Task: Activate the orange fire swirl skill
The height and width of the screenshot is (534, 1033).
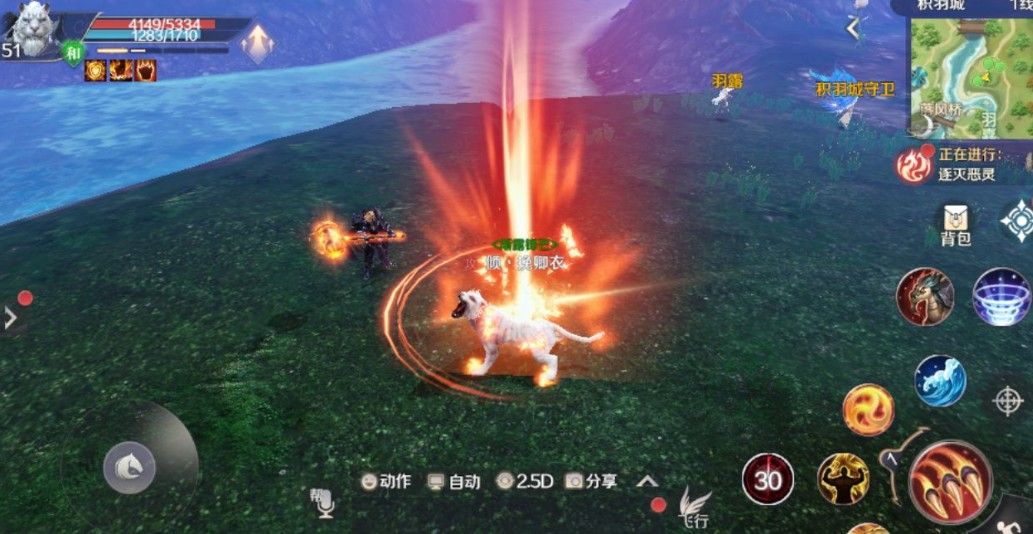Action: (868, 410)
